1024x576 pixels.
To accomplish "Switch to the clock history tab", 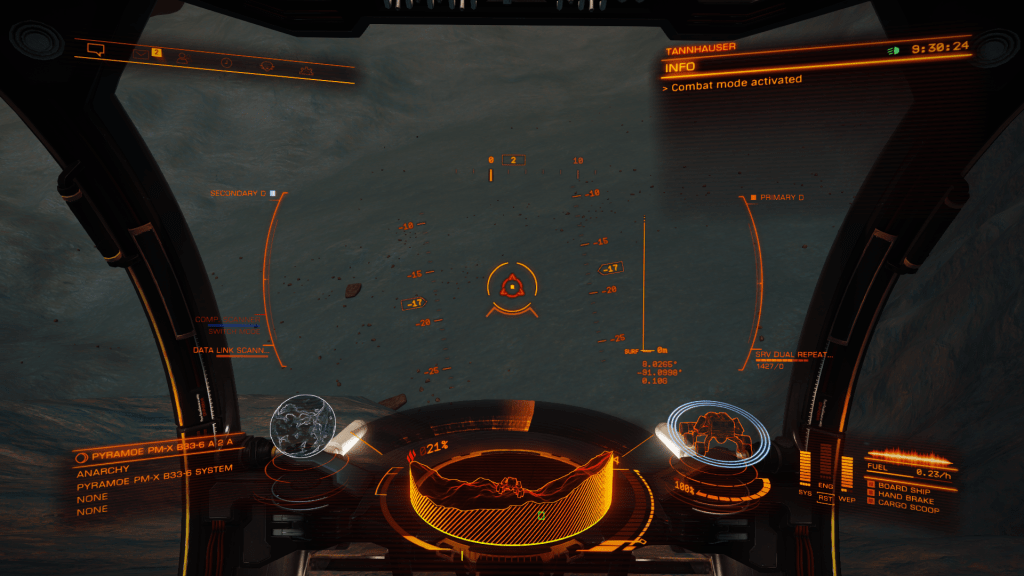I will click(x=226, y=62).
